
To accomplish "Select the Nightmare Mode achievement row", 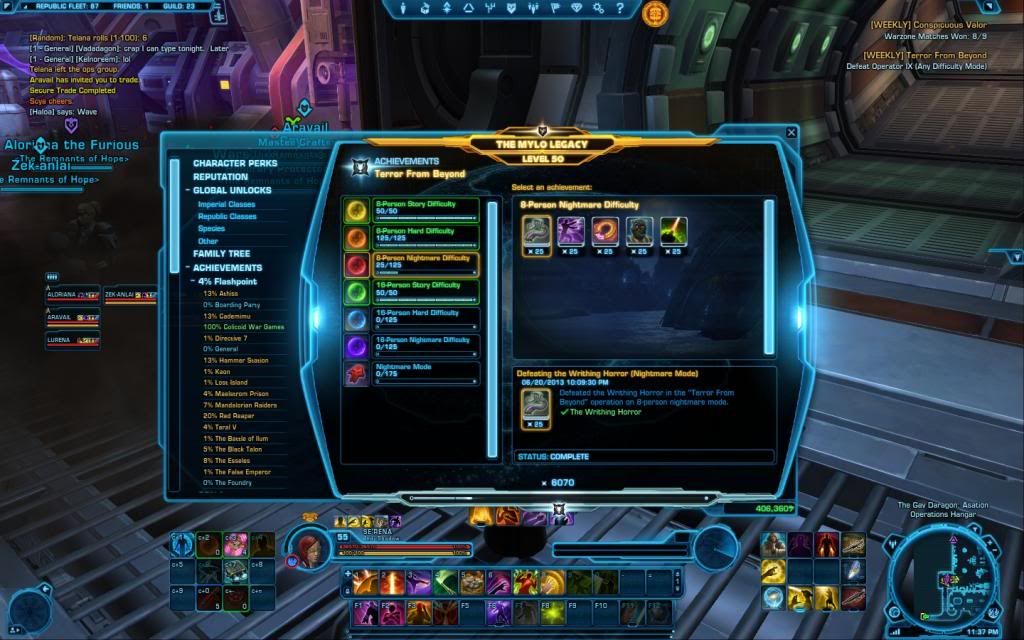I will (x=411, y=374).
